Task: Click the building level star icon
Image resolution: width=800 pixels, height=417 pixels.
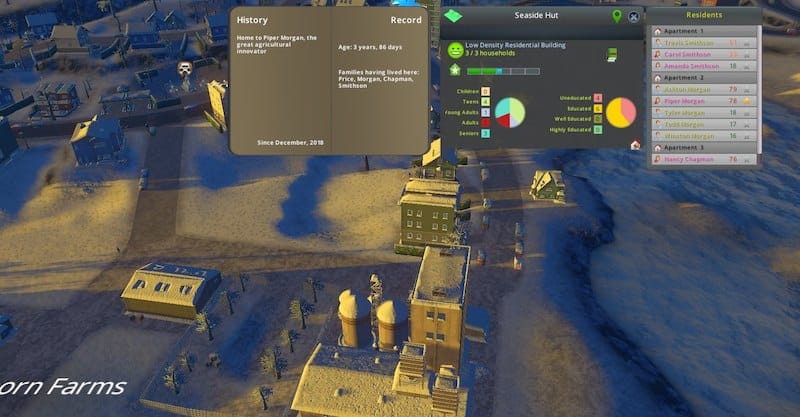Action: click(456, 71)
